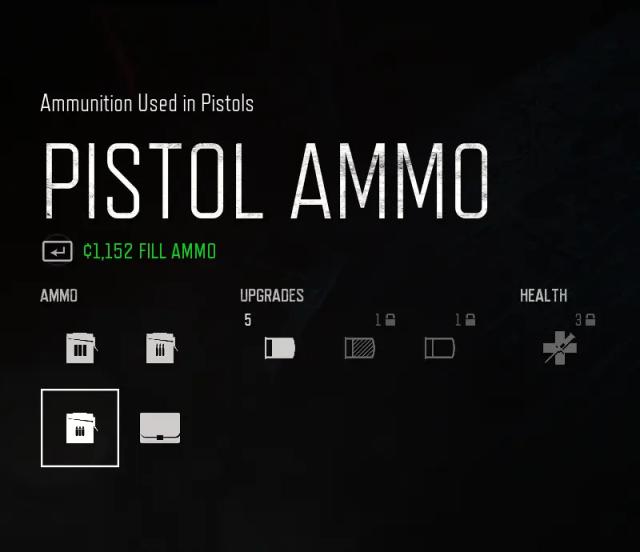Screen dimensions: 640x552
Task: Select the solid white magazine upgrade
Action: 280,348
